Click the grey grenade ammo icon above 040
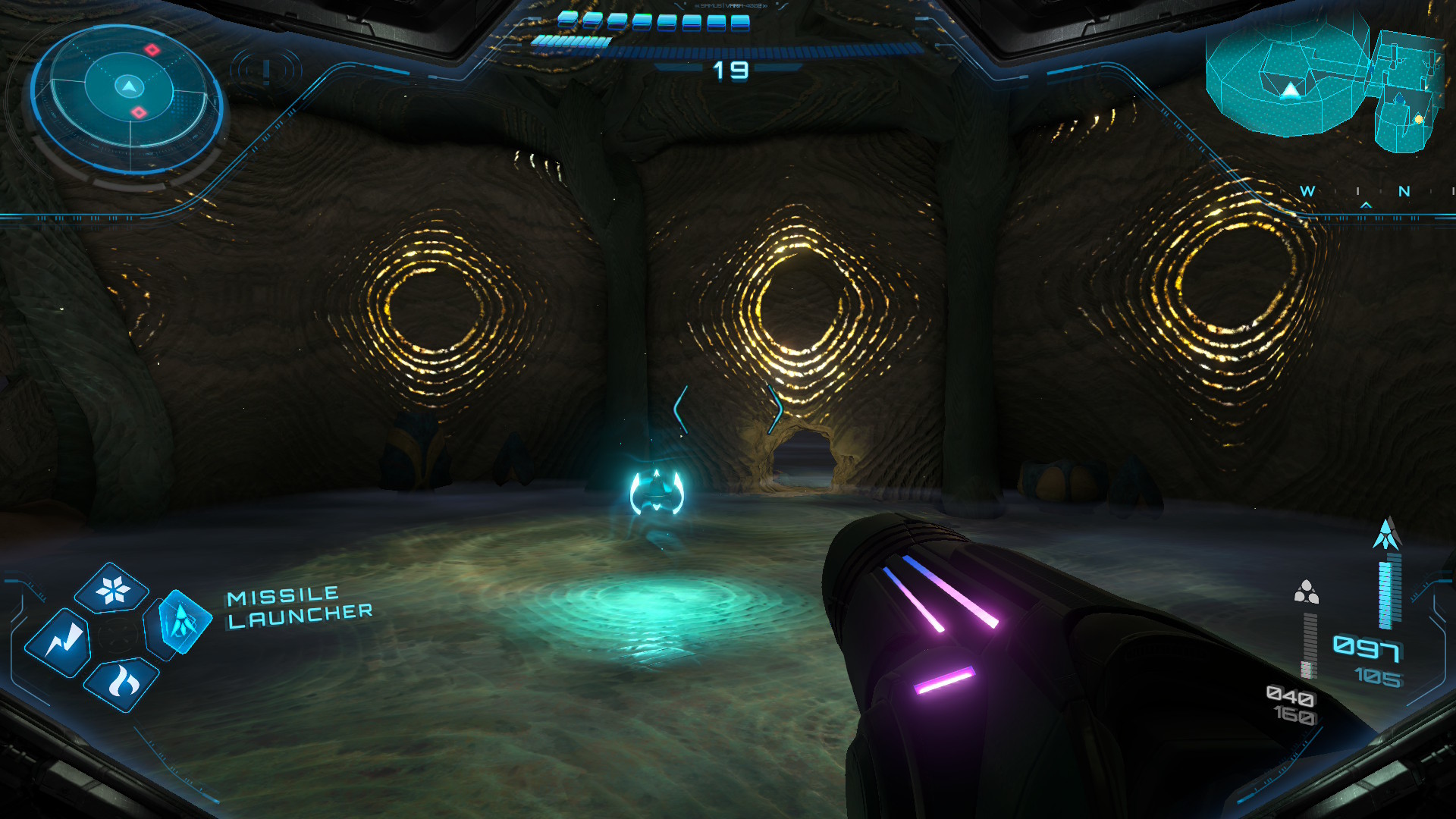This screenshot has height=819, width=1456. tap(1305, 591)
